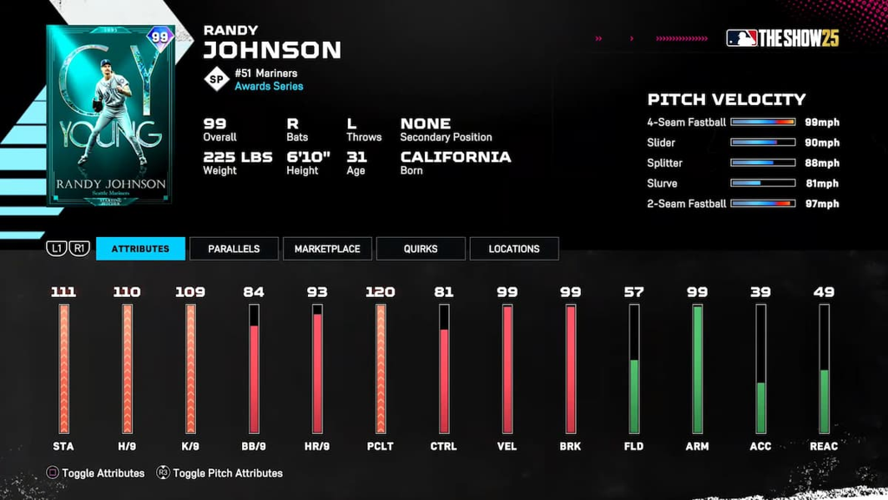Select the Marketplace tab
This screenshot has height=500, width=888.
(x=327, y=249)
